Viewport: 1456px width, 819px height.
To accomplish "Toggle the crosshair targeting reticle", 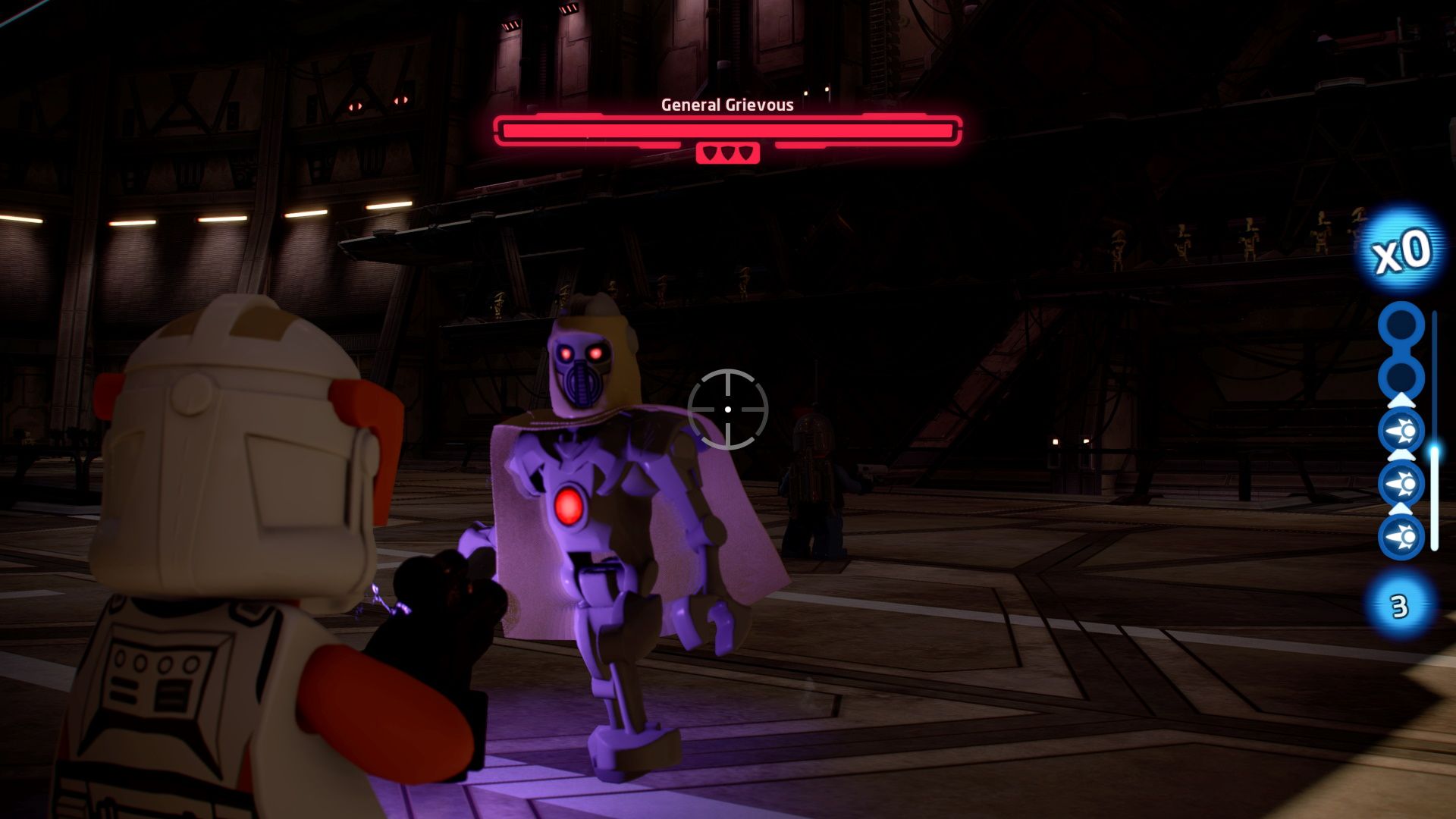I will coord(727,409).
